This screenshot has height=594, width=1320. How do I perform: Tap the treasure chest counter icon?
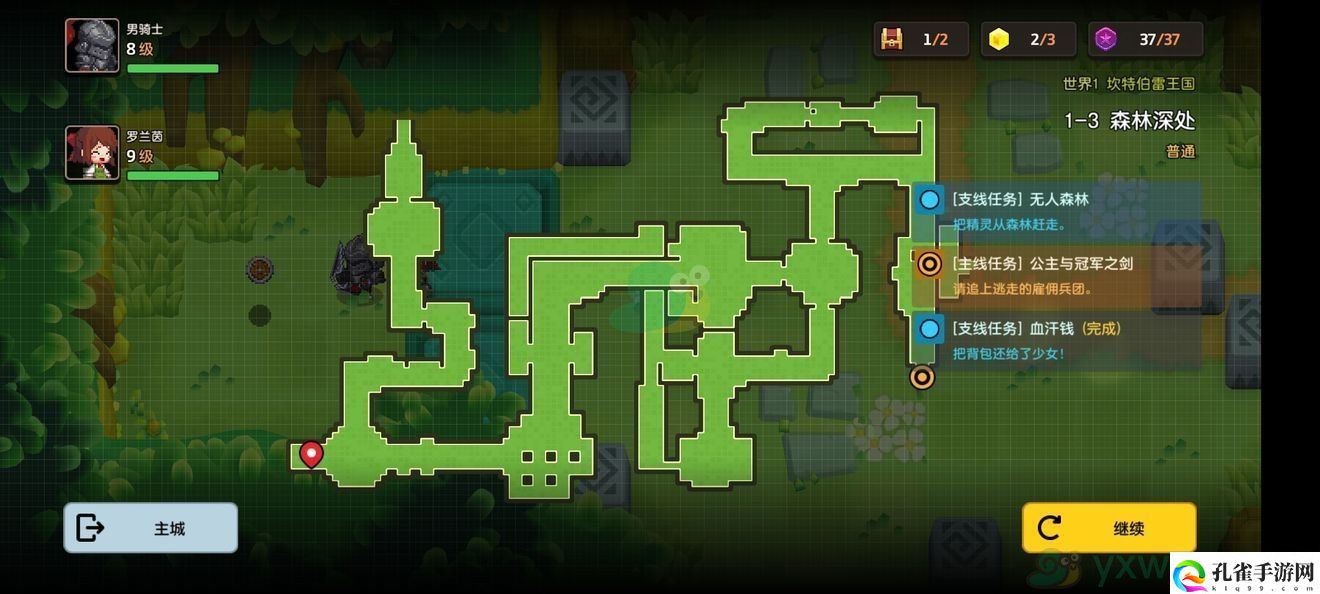coord(890,40)
